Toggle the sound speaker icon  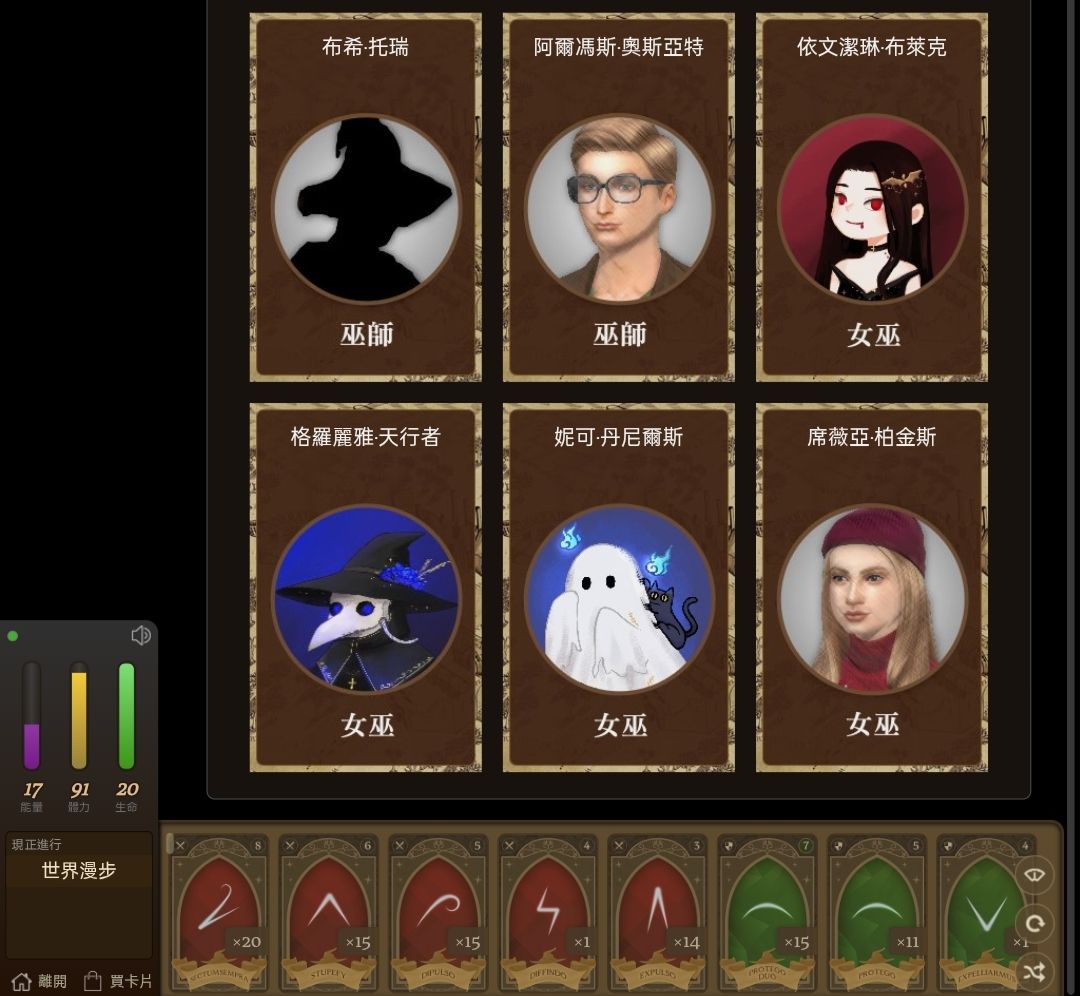tap(141, 635)
